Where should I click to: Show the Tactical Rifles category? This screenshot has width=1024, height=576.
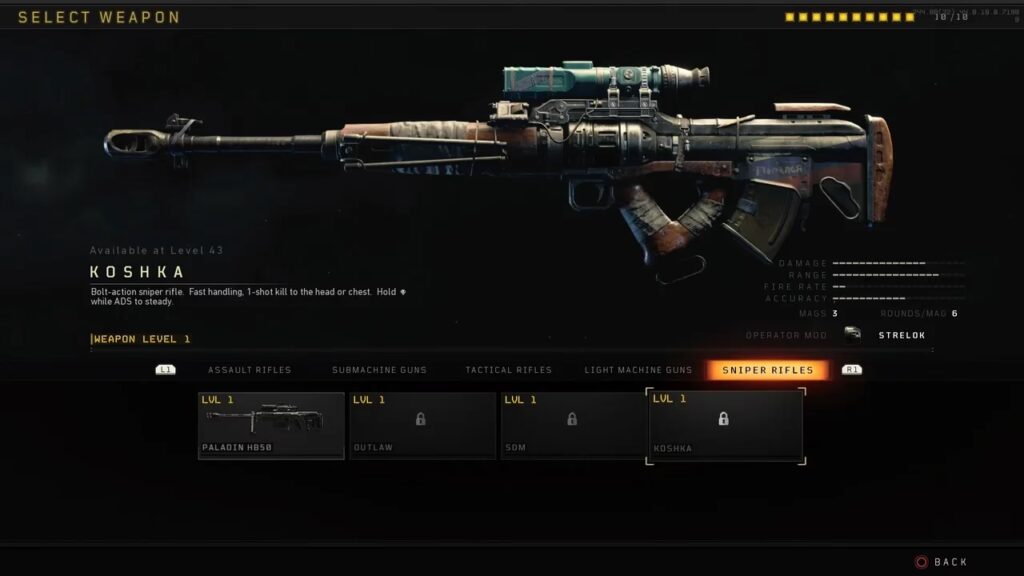click(508, 370)
